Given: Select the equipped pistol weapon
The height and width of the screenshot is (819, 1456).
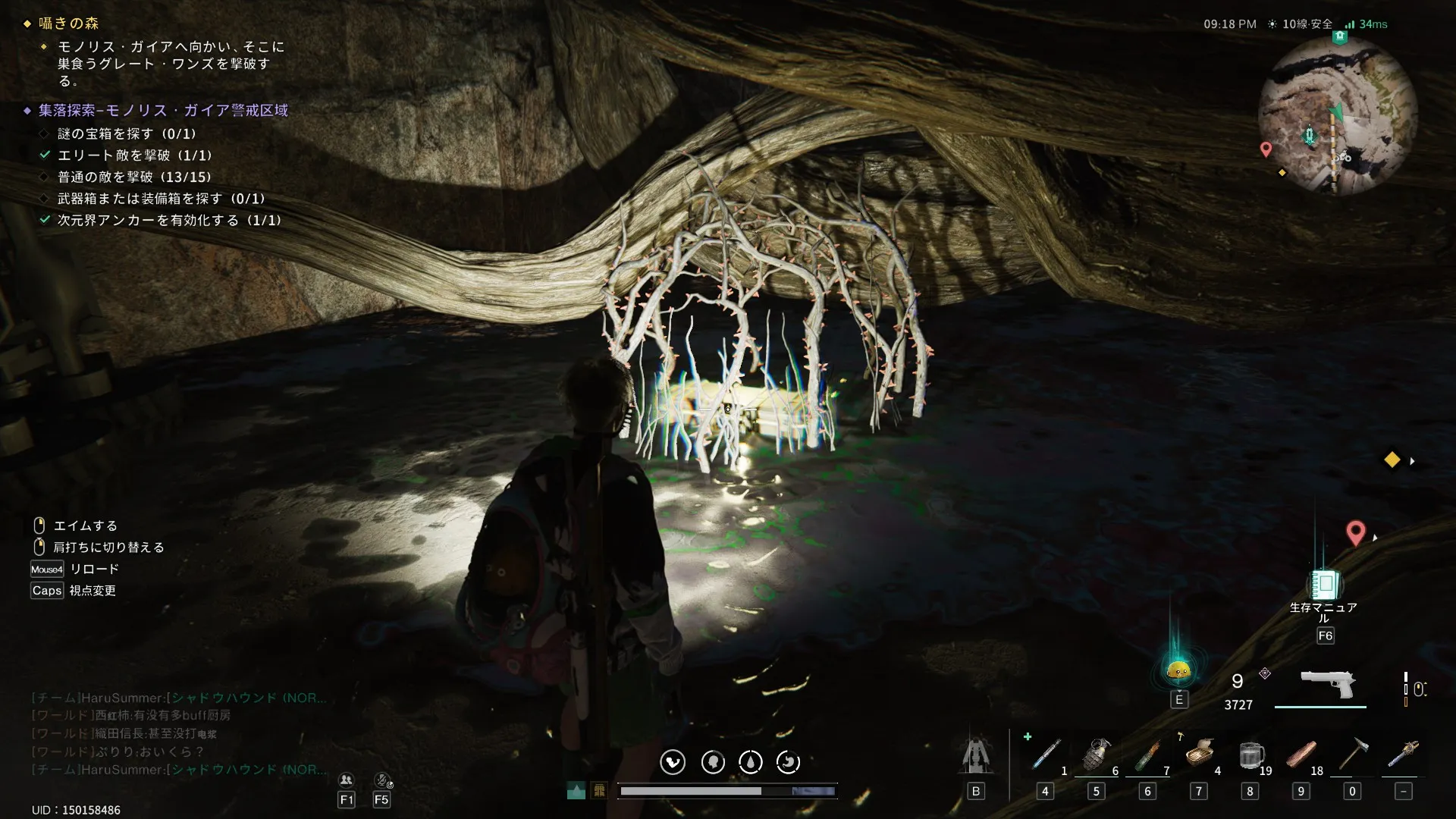Looking at the screenshot, I should tap(1327, 684).
